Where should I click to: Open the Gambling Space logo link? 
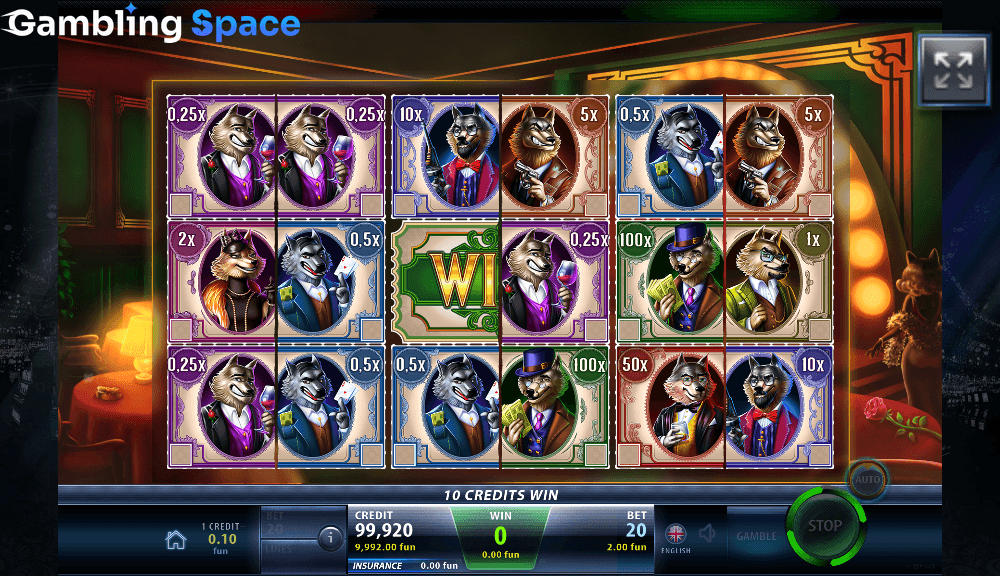tap(152, 23)
